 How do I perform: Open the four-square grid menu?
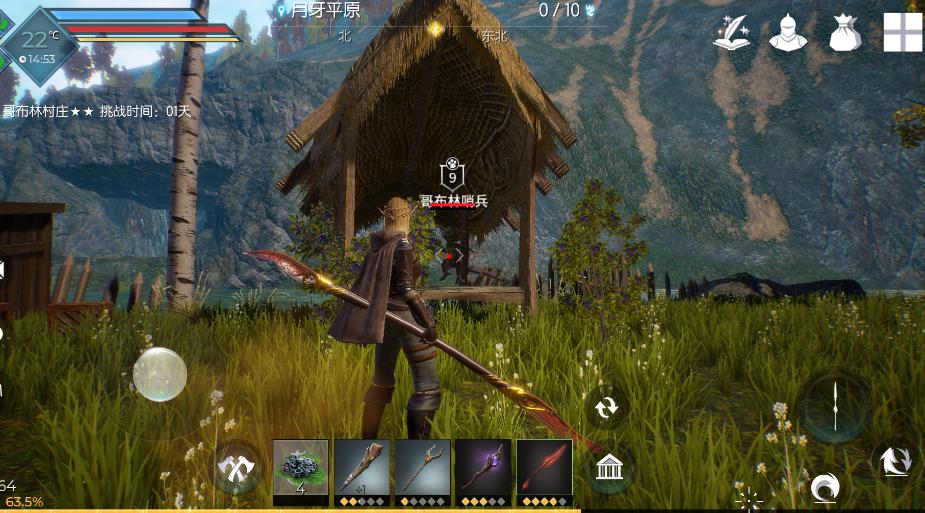tap(902, 32)
